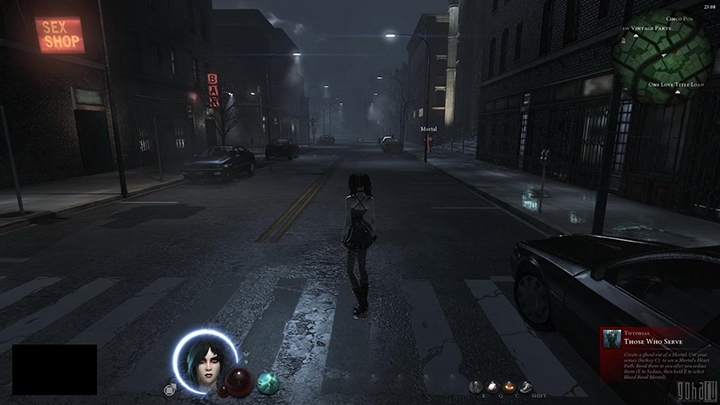Activate the sprint ability icon above SHIFT
This screenshot has height=405, width=720.
click(x=526, y=386)
